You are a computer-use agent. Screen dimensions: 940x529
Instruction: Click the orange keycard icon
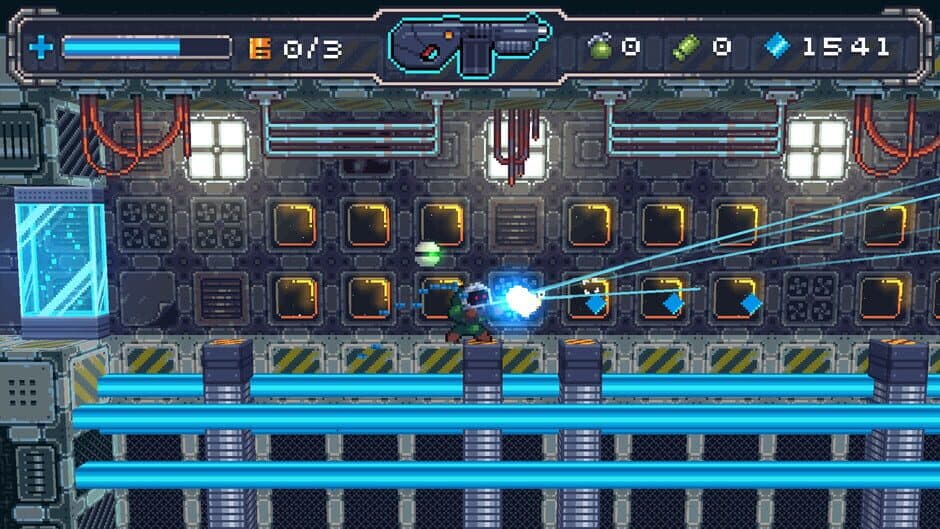tap(260, 47)
